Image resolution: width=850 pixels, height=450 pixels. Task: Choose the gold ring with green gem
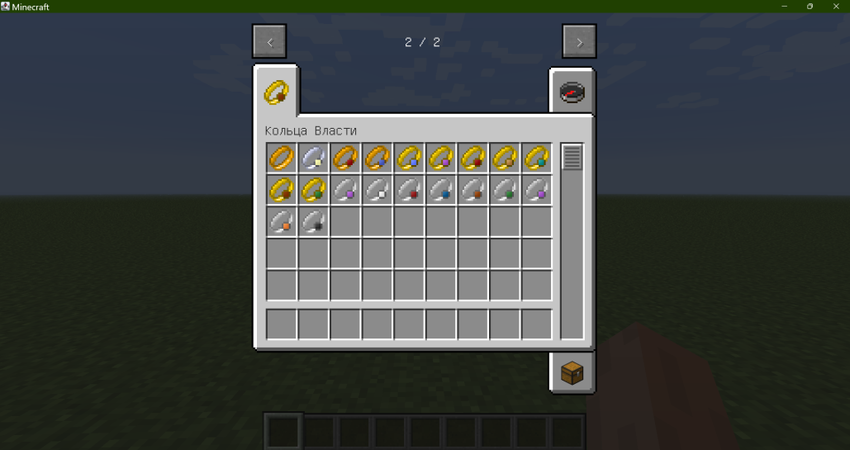click(314, 190)
